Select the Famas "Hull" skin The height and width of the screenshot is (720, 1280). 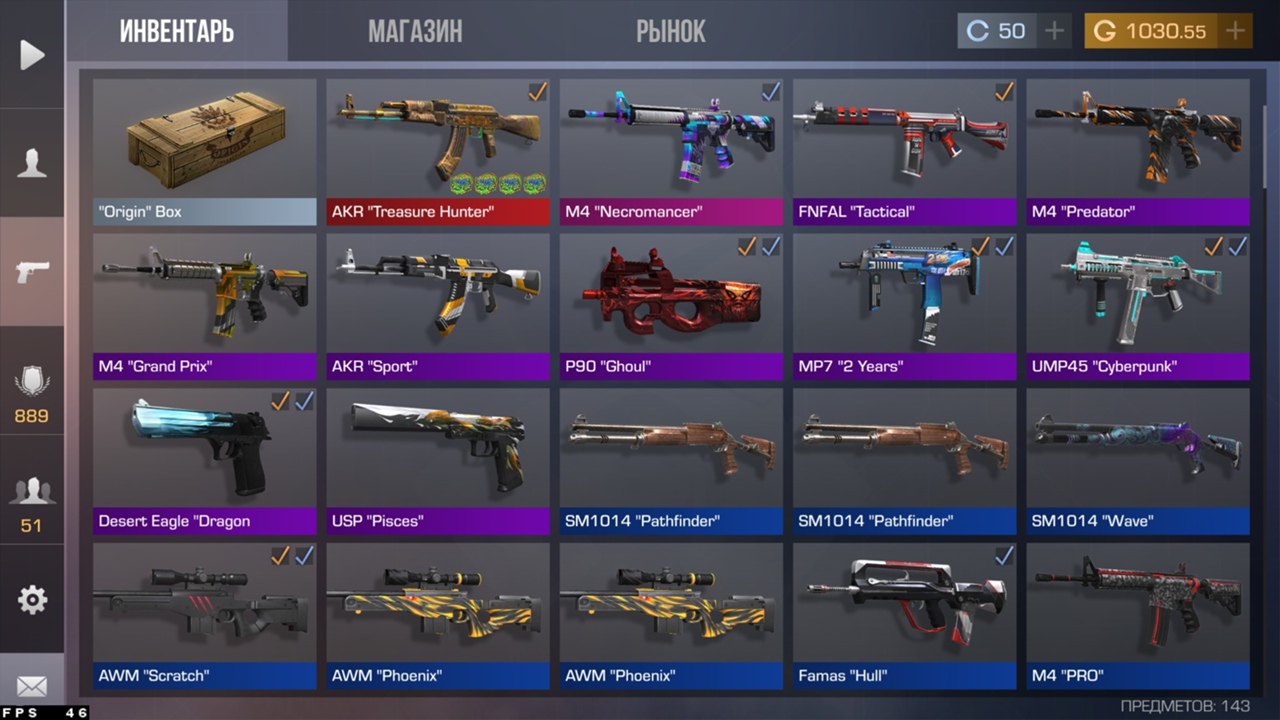pyautogui.click(x=904, y=614)
